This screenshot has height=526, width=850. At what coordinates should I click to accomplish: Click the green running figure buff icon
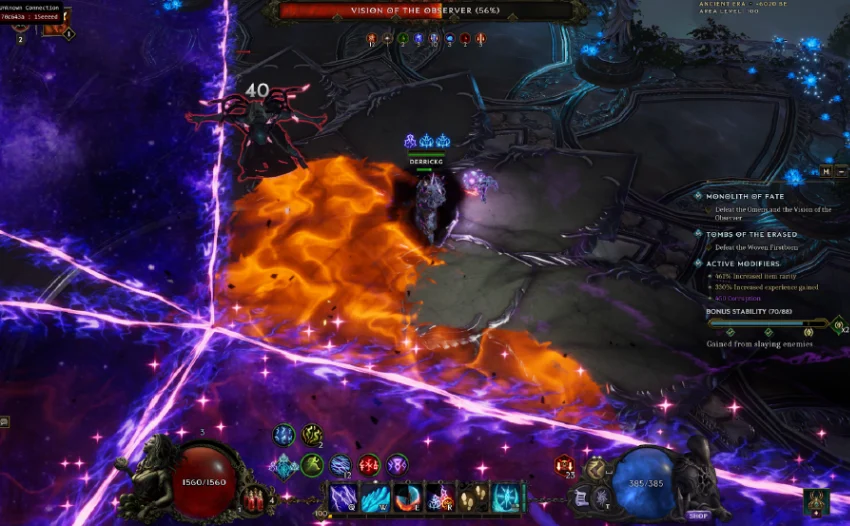coord(313,465)
